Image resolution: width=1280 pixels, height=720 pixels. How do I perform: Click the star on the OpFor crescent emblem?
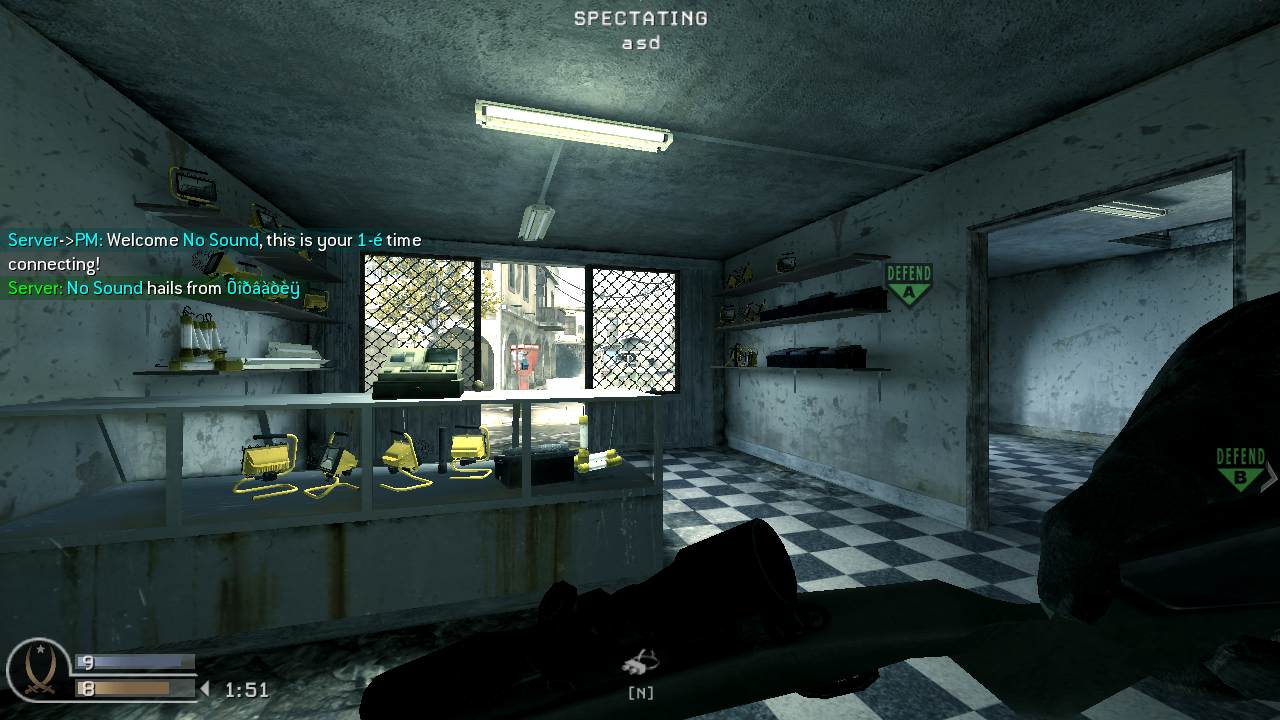40,647
